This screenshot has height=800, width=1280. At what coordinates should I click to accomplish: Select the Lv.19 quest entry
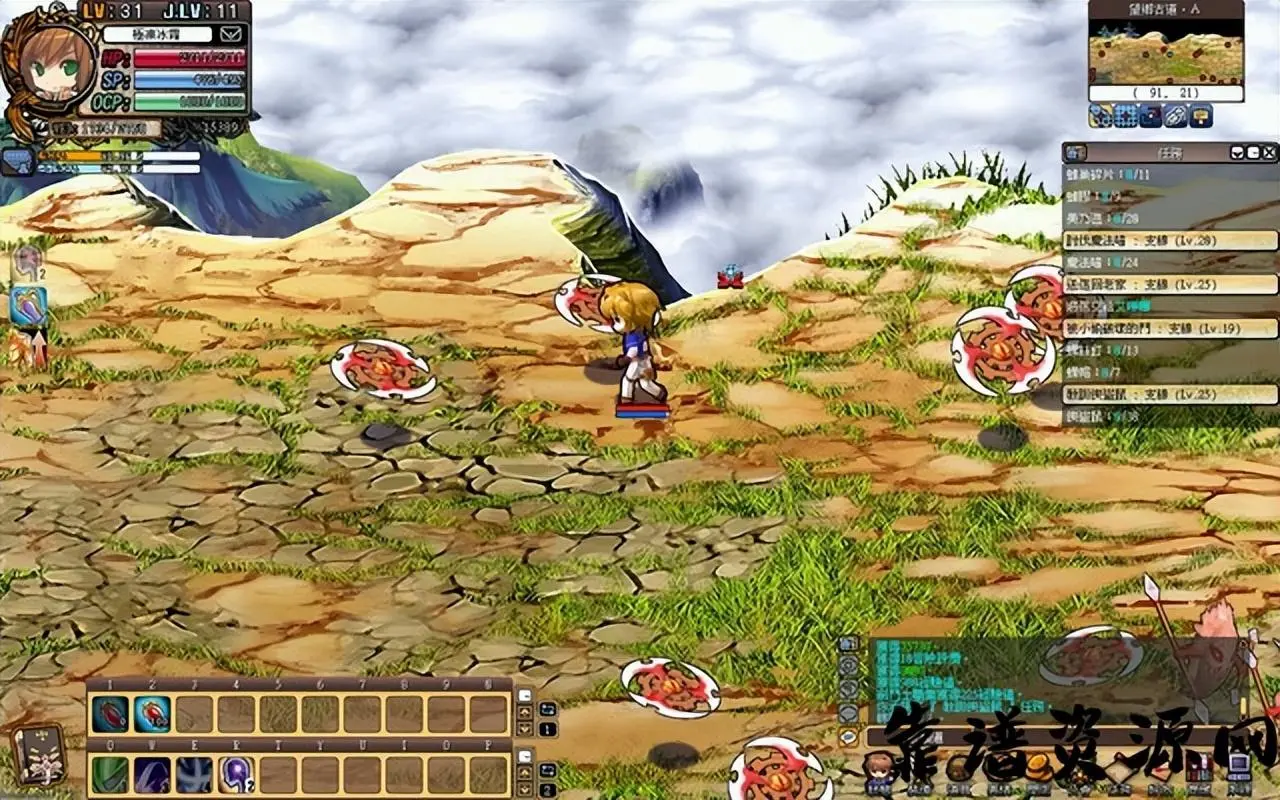(1170, 328)
